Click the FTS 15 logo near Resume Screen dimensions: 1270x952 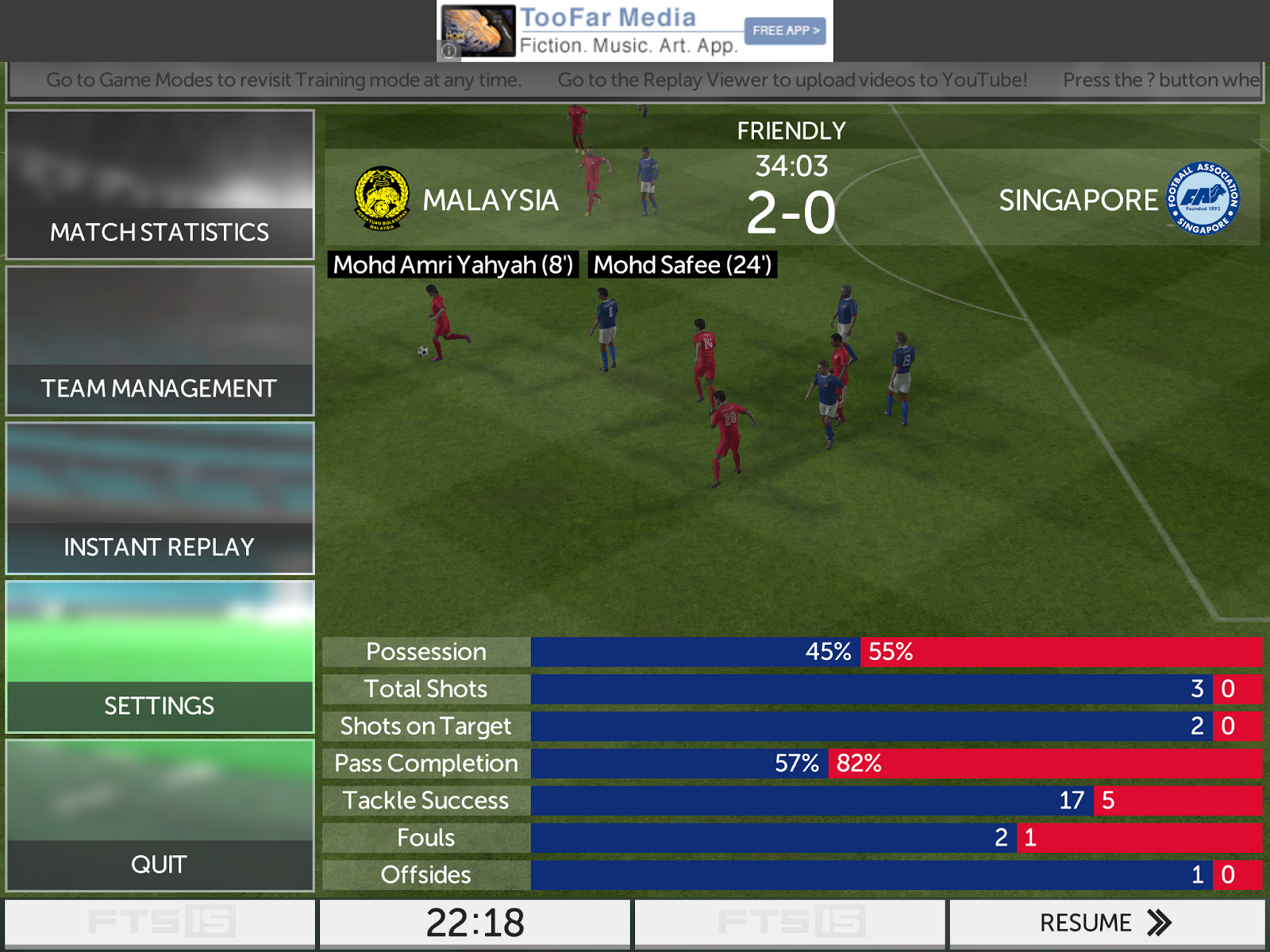click(x=790, y=921)
